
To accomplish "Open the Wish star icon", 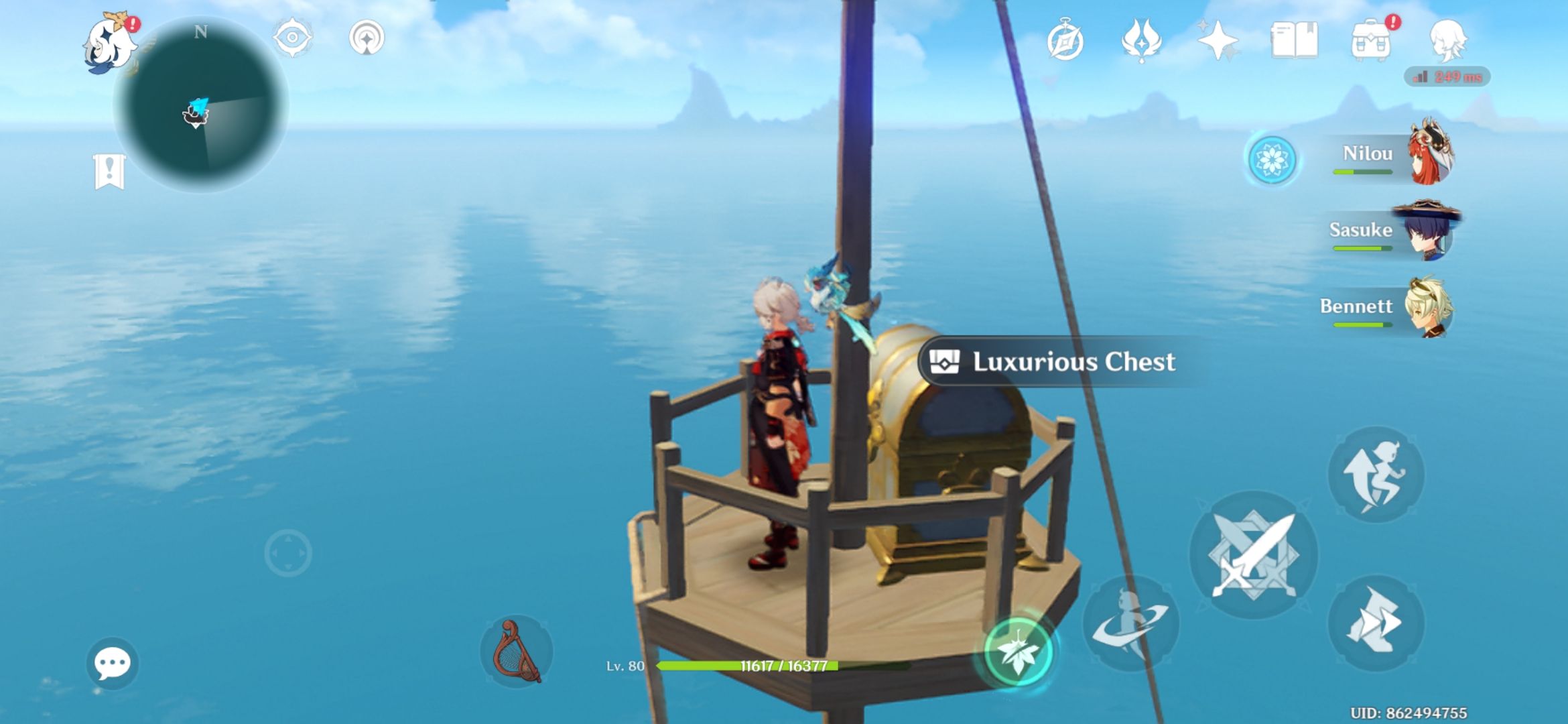I will coord(1220,40).
